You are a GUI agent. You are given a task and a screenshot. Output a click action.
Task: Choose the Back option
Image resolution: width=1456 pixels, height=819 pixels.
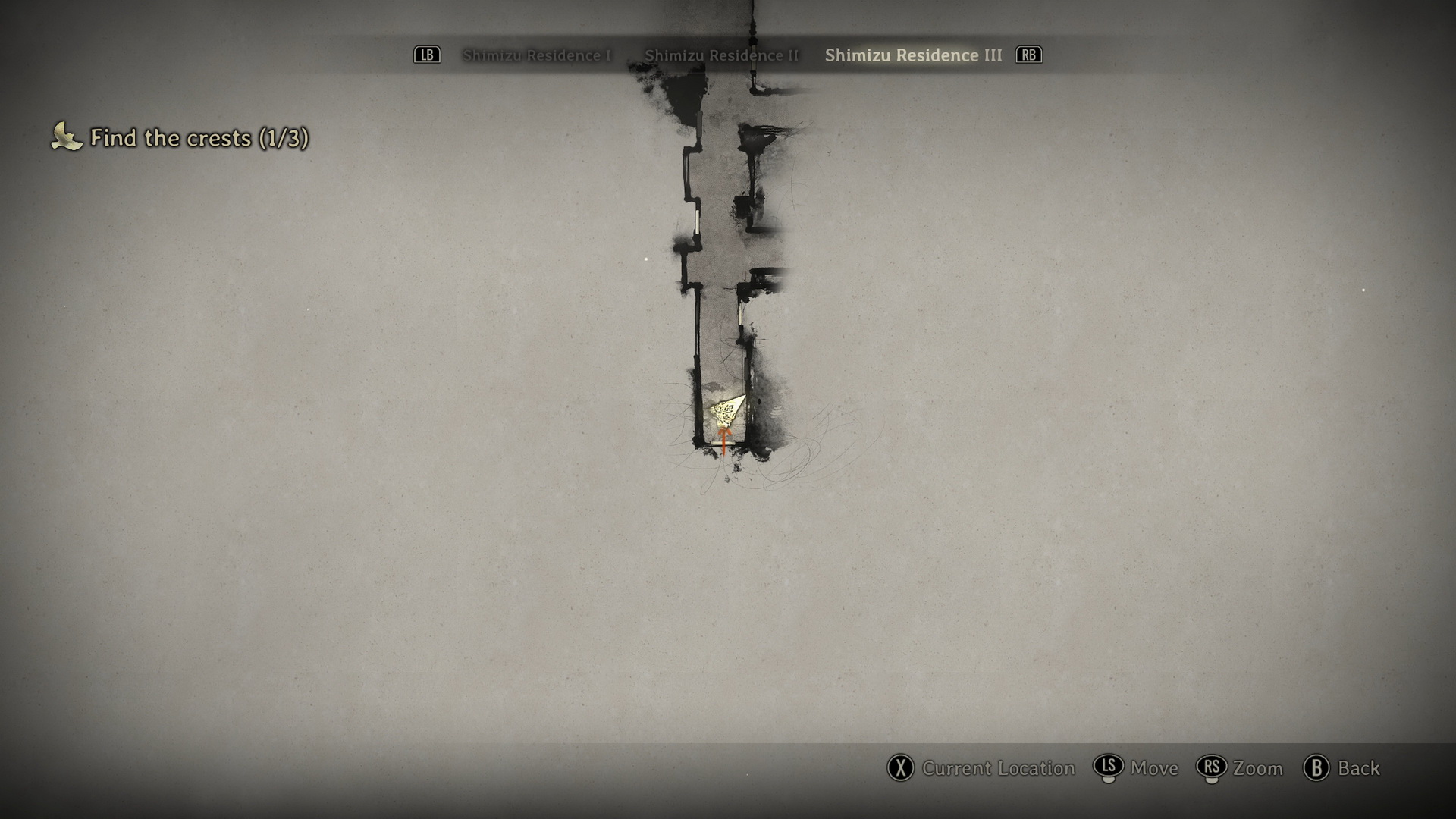tap(1357, 768)
